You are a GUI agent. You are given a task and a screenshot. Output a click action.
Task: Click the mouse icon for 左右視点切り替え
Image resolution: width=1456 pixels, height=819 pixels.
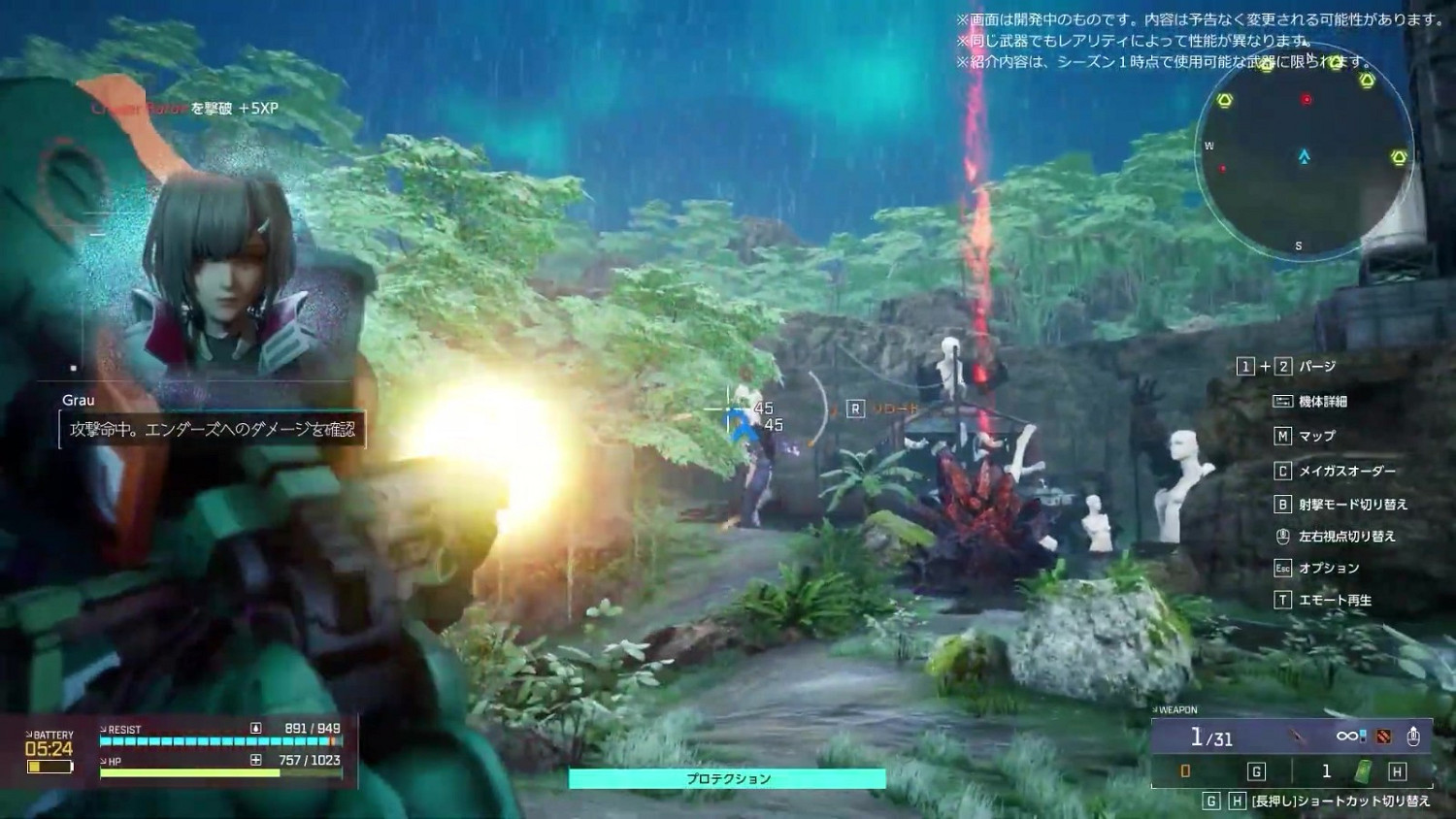pyautogui.click(x=1283, y=536)
